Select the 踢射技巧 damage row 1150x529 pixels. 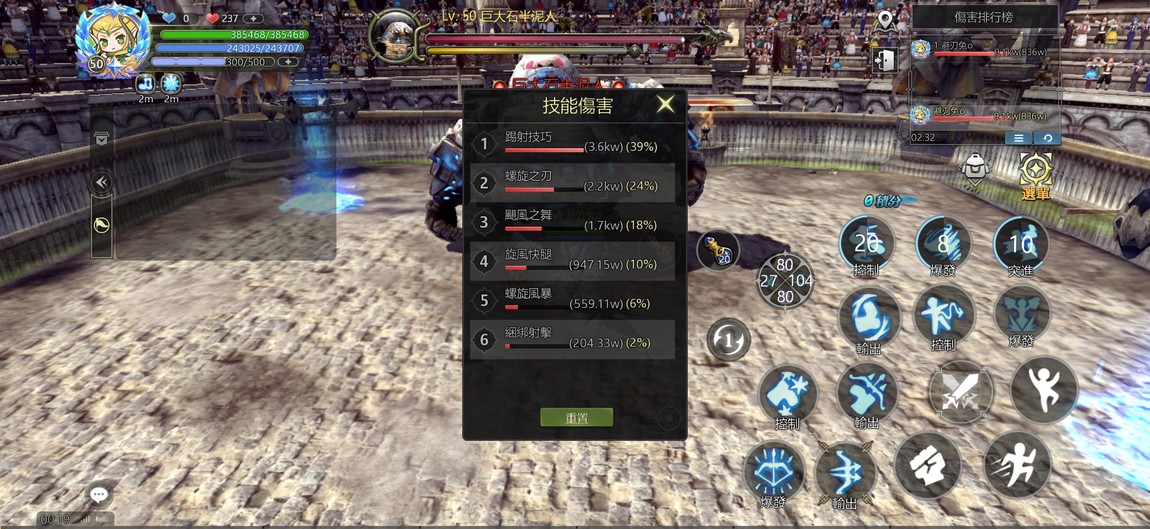point(573,144)
